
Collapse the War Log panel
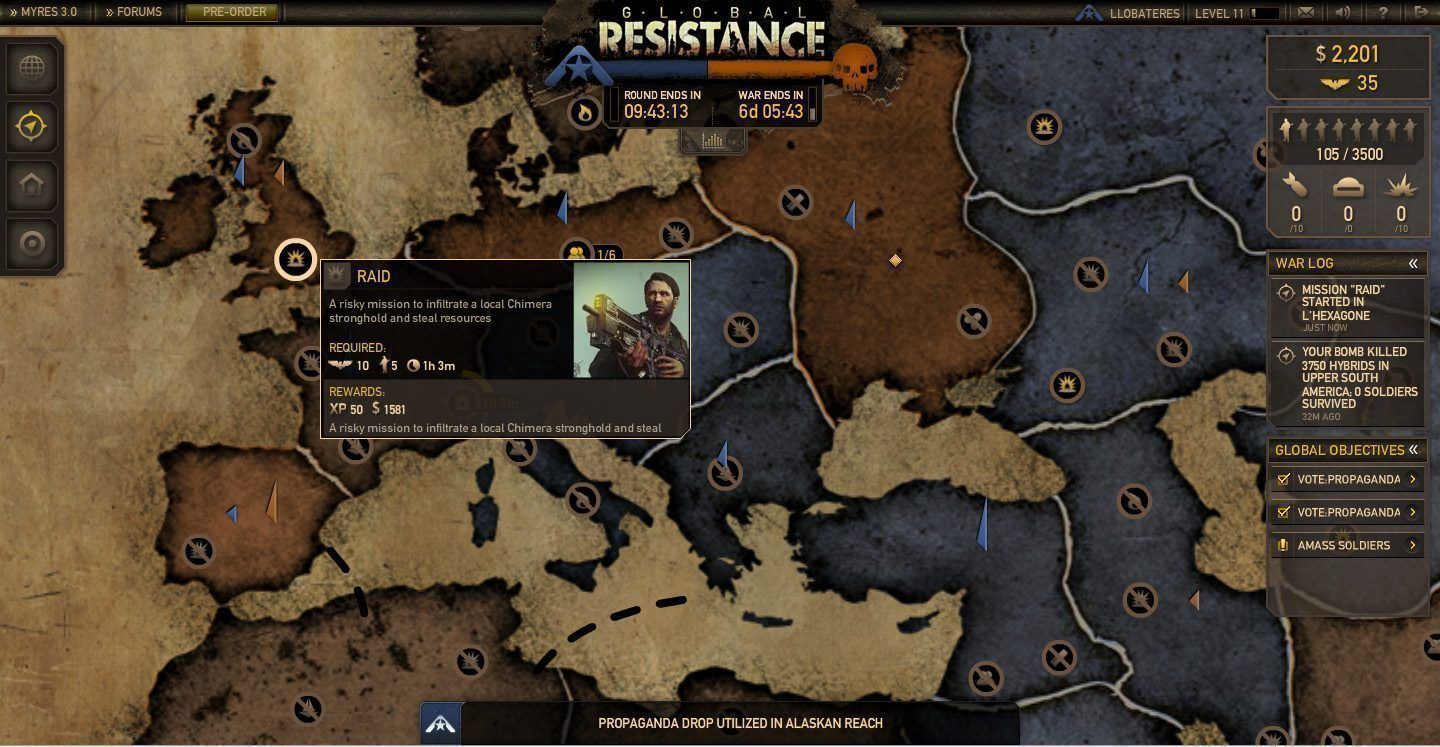click(1413, 263)
